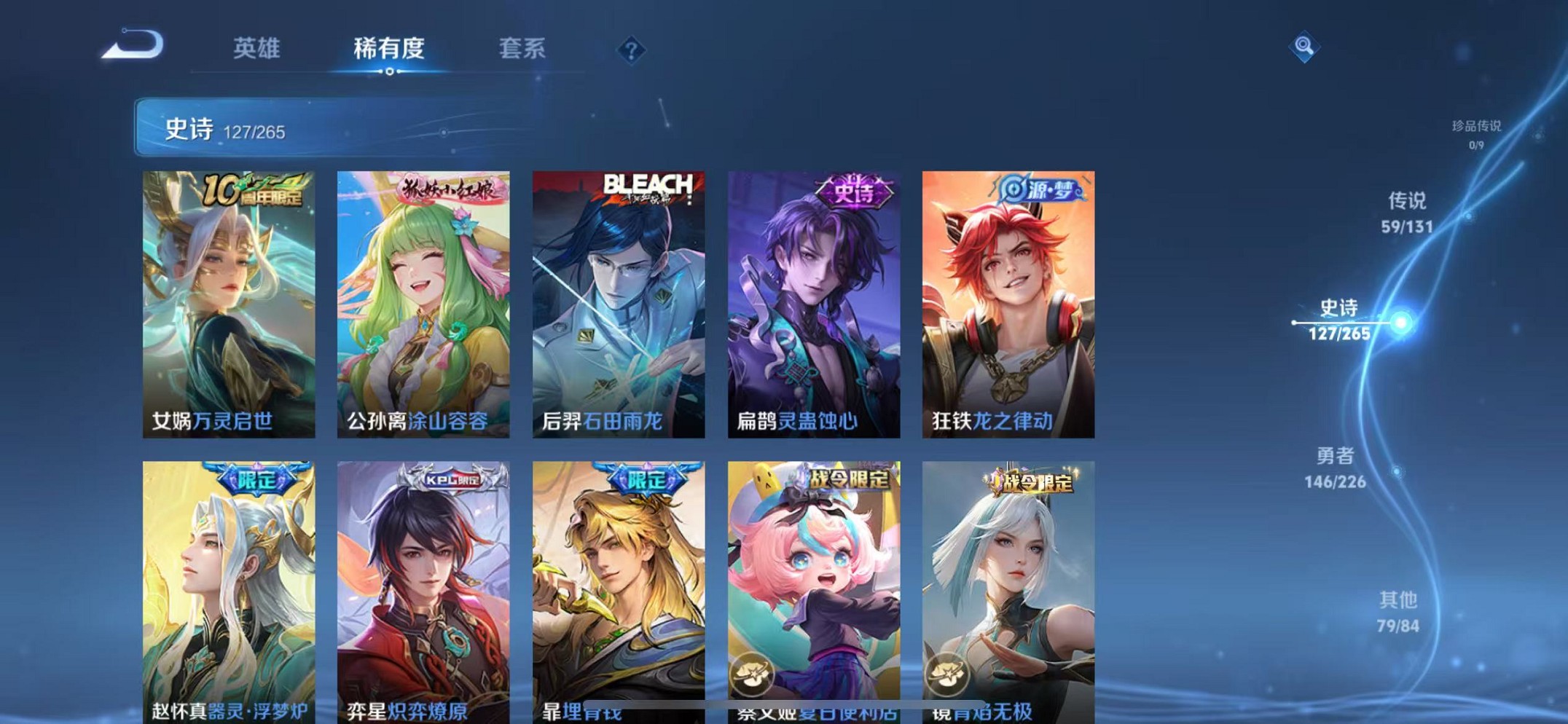Image resolution: width=1568 pixels, height=724 pixels.
Task: Select the 稀有度 tab
Action: [389, 48]
